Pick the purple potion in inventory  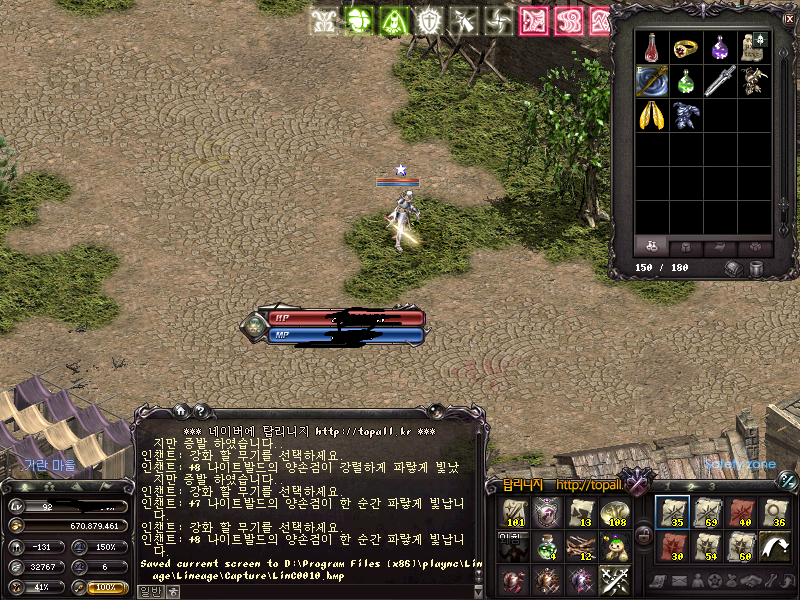click(720, 47)
